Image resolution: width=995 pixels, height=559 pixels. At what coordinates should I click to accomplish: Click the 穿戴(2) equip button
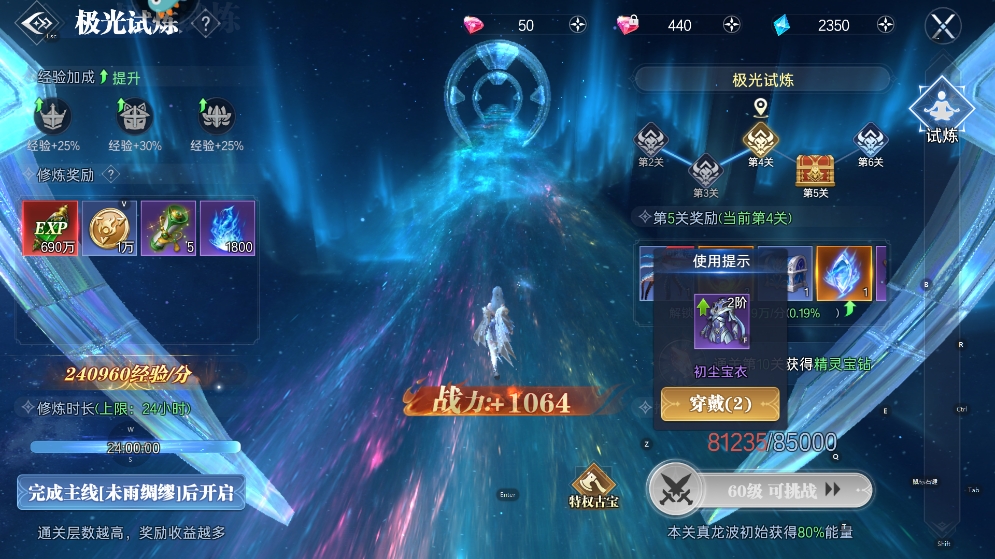720,404
